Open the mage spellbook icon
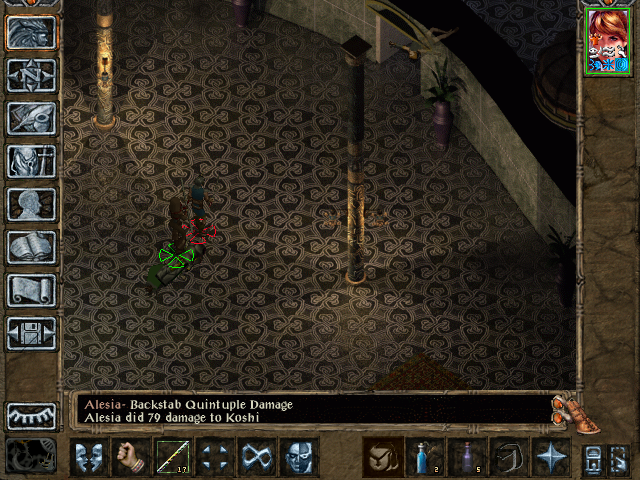This screenshot has width=640, height=480. tap(32, 247)
